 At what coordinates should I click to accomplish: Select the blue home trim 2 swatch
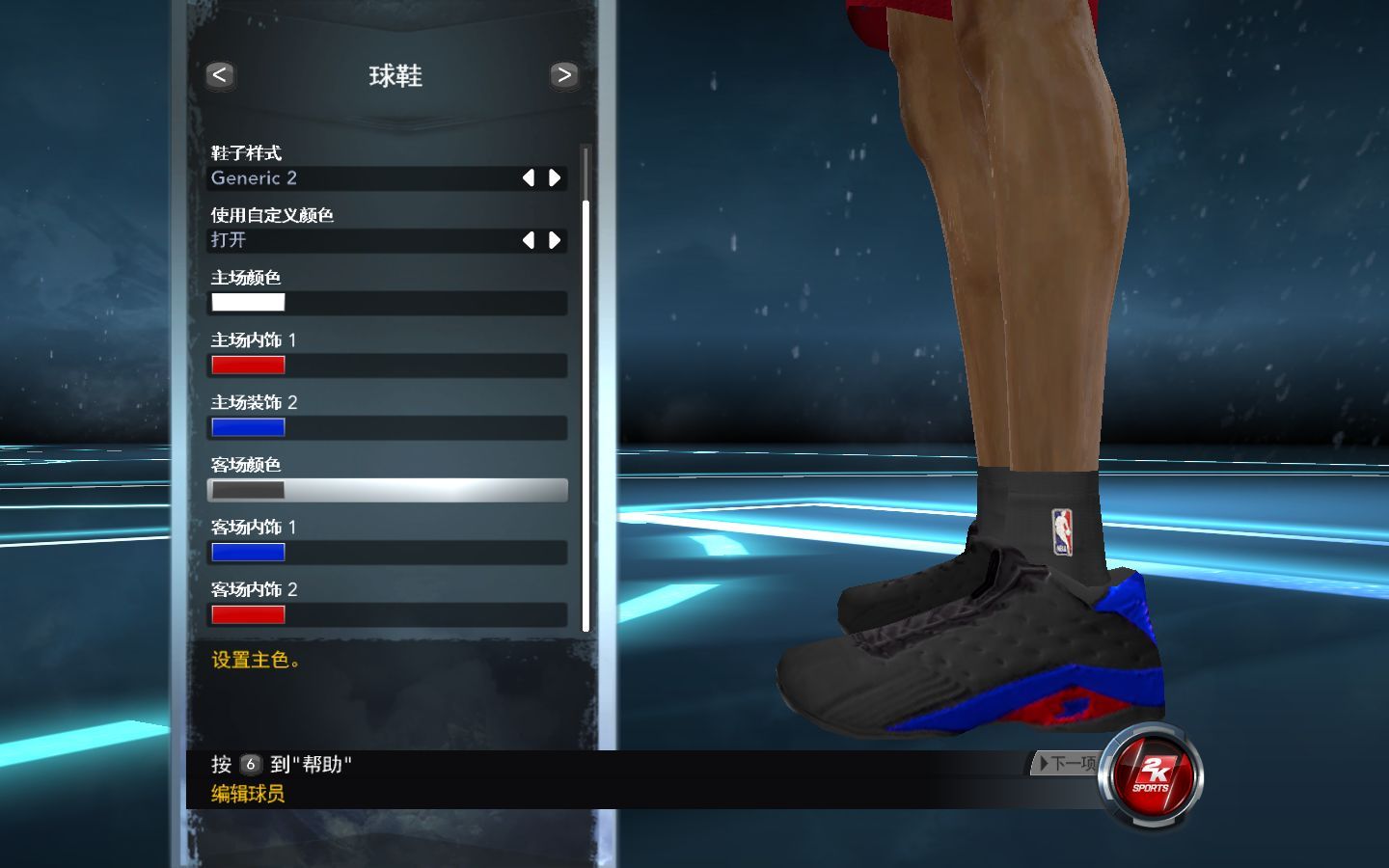pyautogui.click(x=248, y=427)
